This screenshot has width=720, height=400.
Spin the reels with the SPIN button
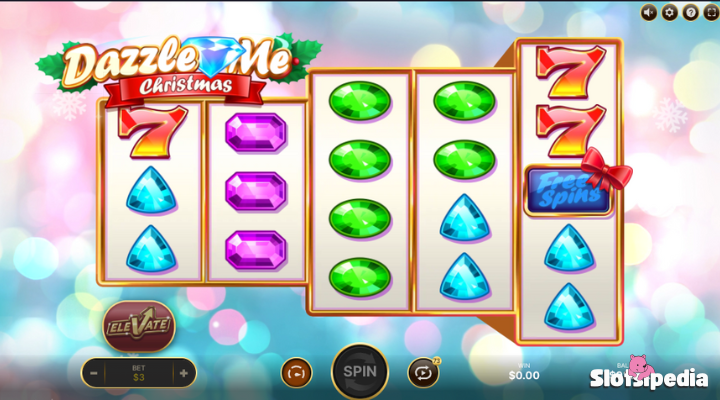pos(359,371)
